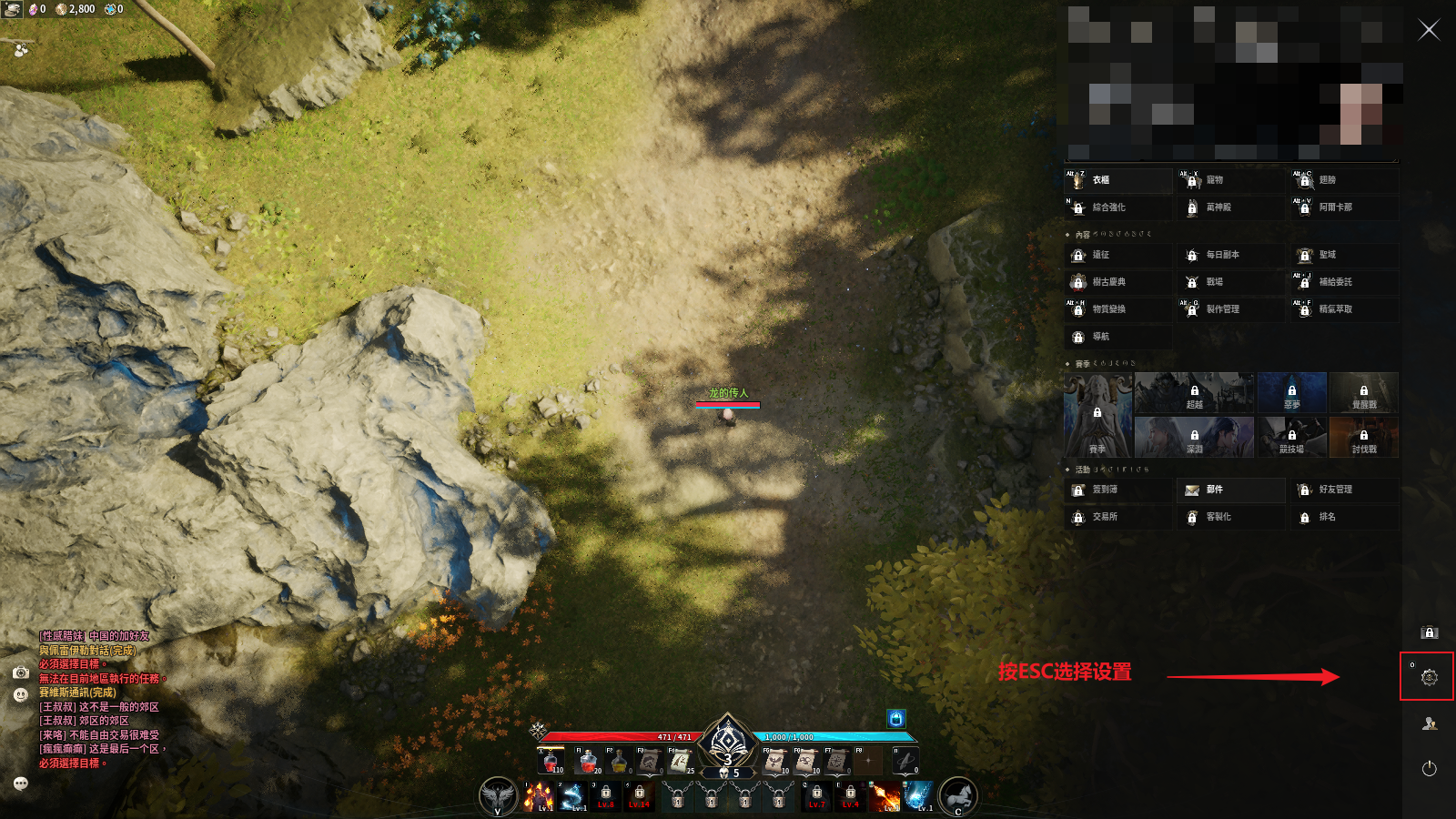Click the power button icon
The image size is (1456, 819).
click(1429, 769)
